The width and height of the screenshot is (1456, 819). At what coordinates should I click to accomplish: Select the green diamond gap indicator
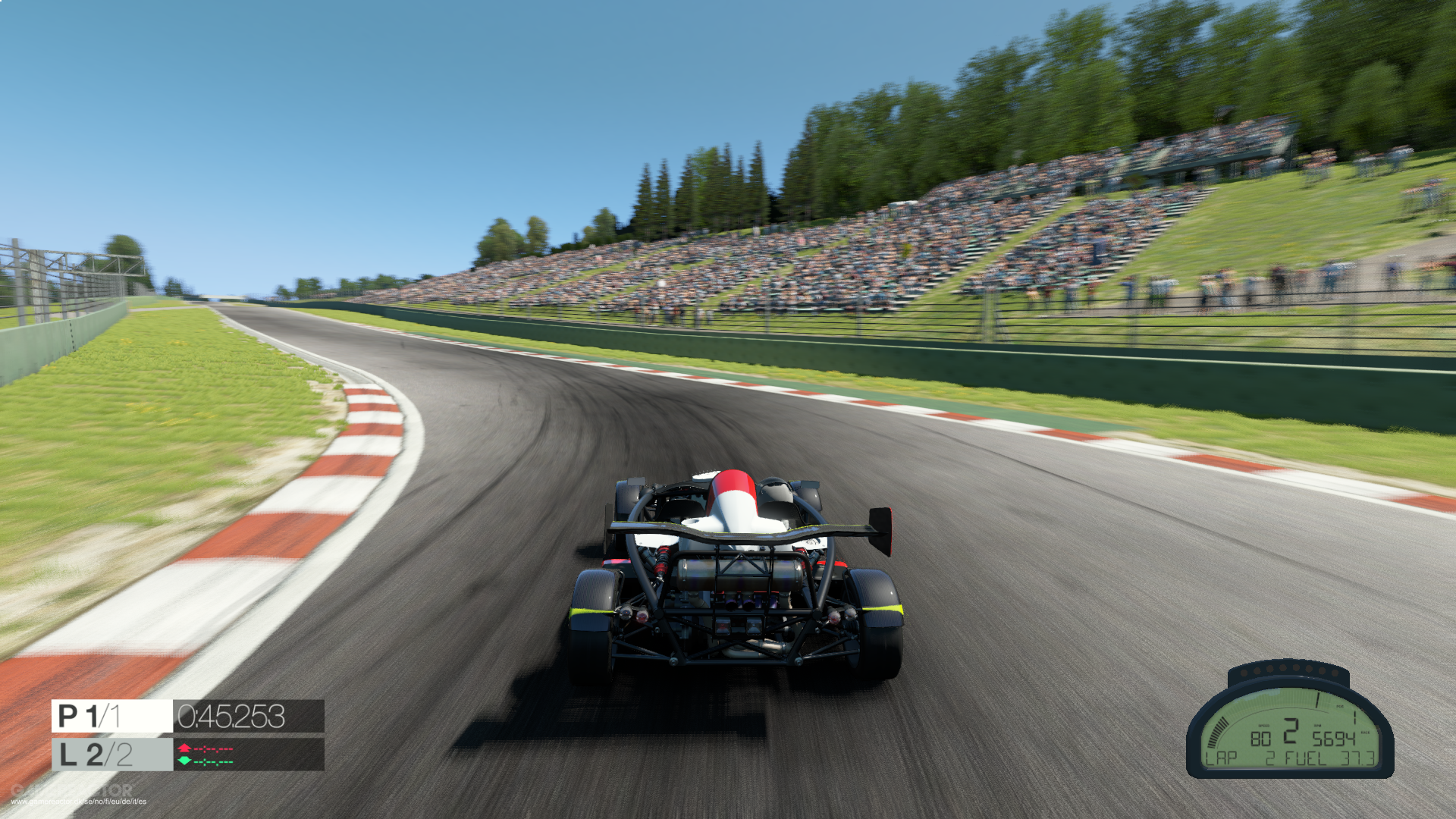[x=184, y=761]
